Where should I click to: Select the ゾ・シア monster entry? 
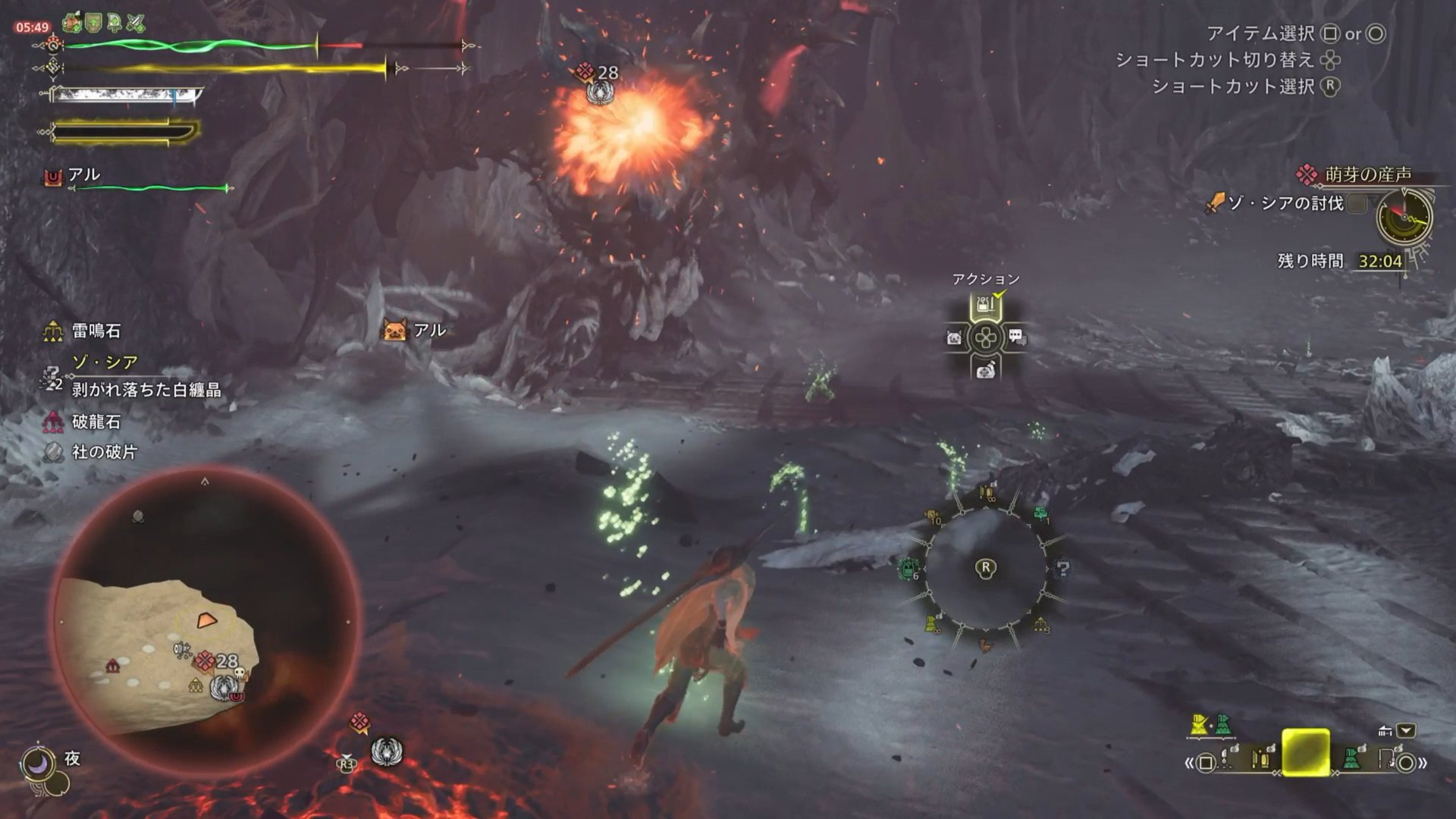pos(105,362)
